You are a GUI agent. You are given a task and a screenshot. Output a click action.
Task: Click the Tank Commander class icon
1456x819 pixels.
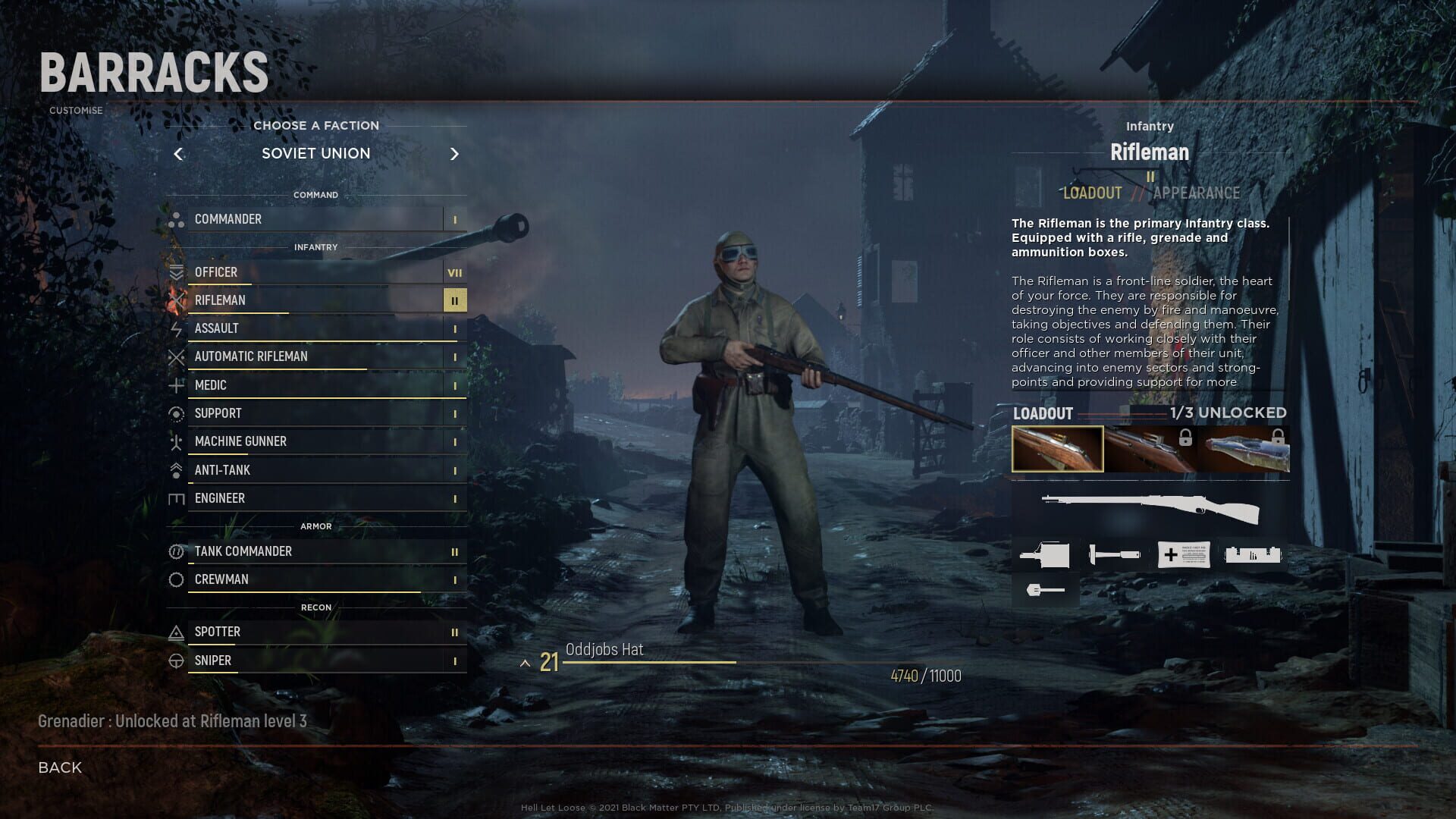point(177,552)
